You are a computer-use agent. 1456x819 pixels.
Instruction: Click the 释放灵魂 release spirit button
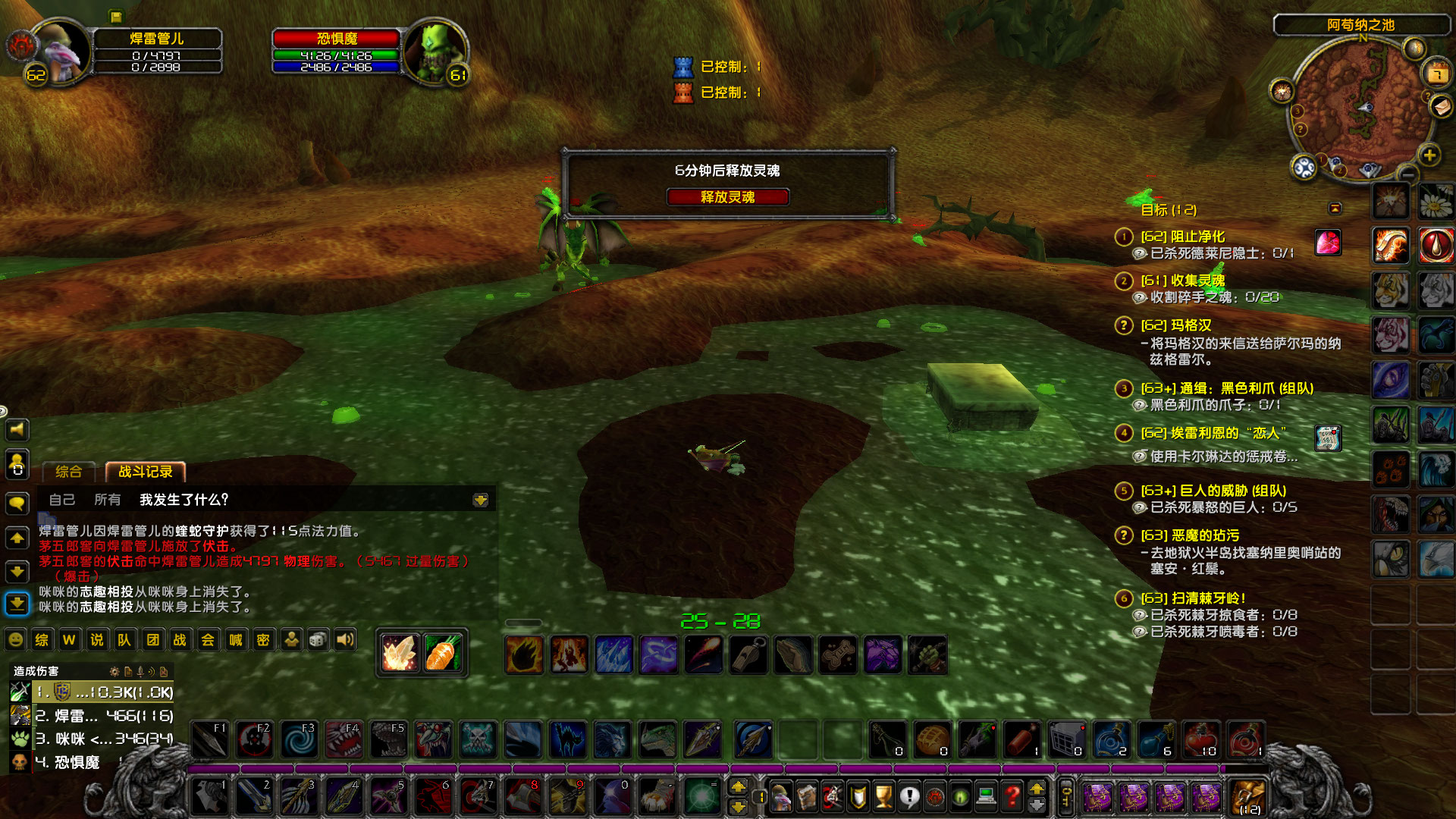[x=727, y=197]
